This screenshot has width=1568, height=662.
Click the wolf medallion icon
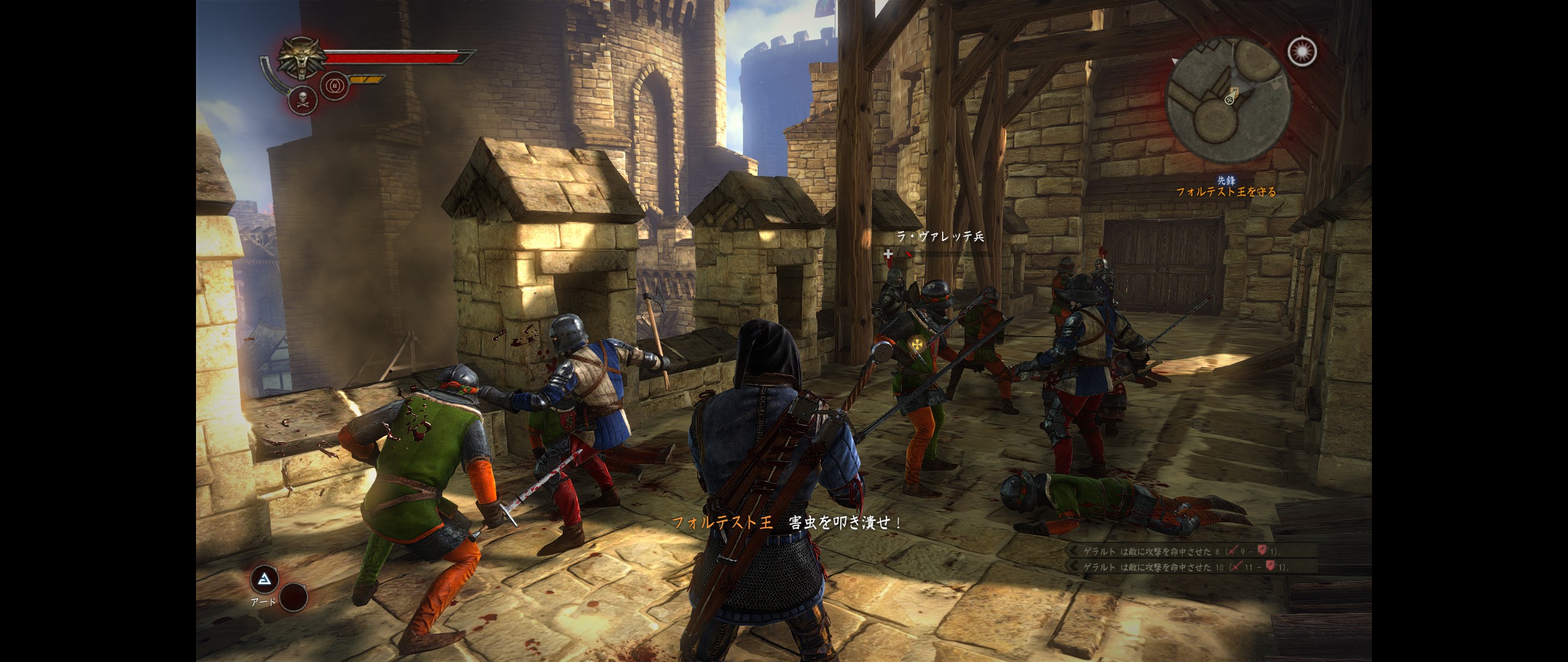301,59
